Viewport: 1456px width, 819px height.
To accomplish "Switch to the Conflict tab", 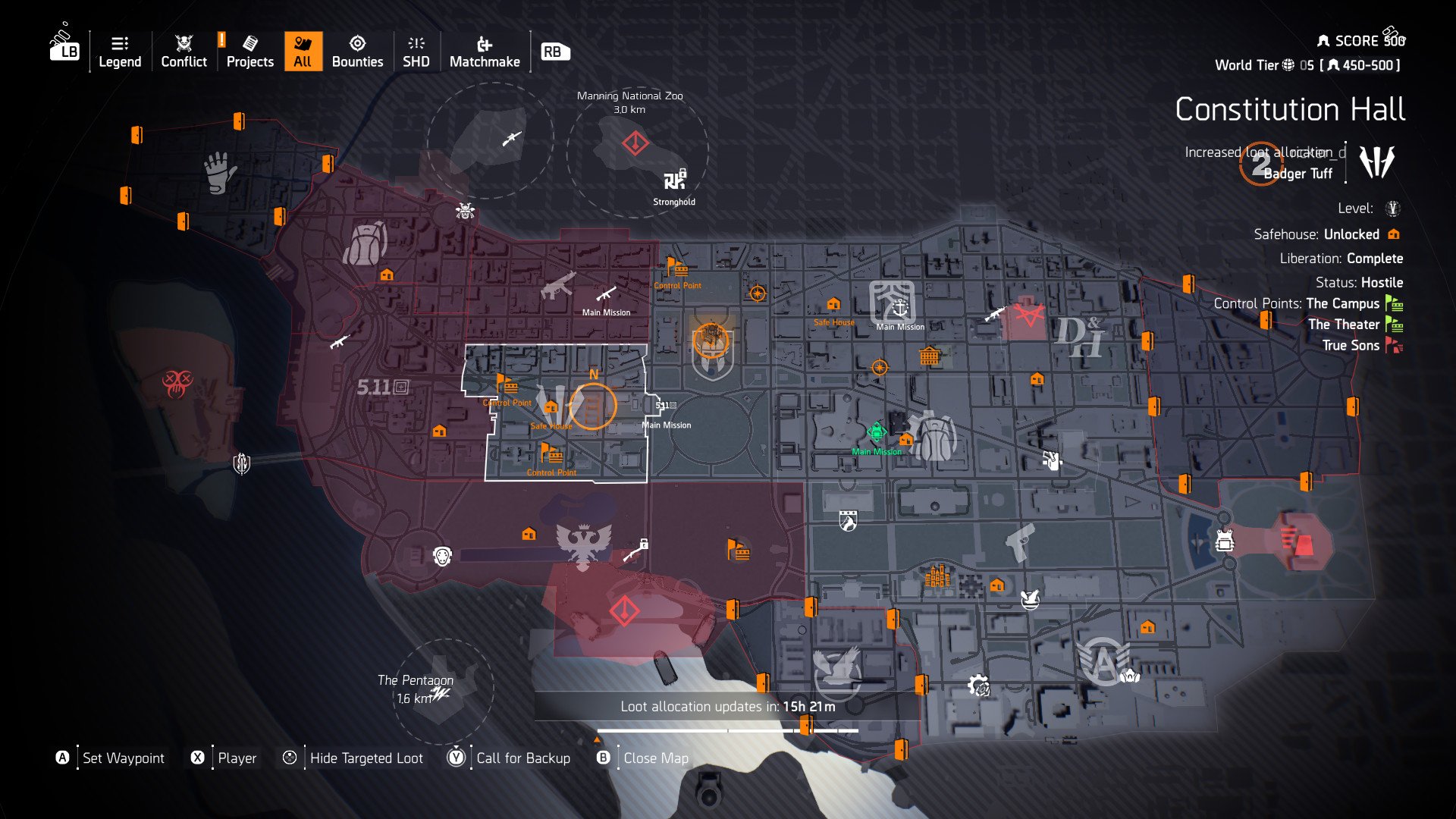I will [x=184, y=52].
